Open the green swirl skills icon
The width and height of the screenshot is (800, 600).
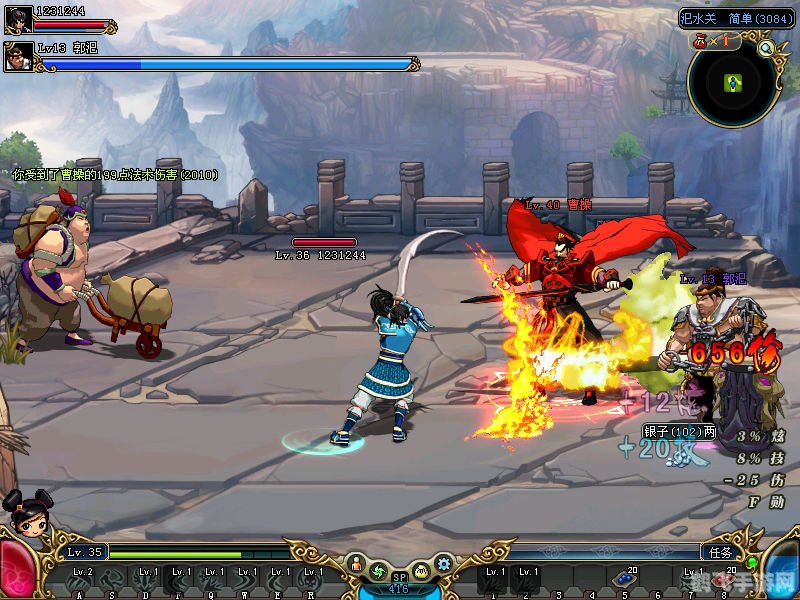[x=378, y=571]
